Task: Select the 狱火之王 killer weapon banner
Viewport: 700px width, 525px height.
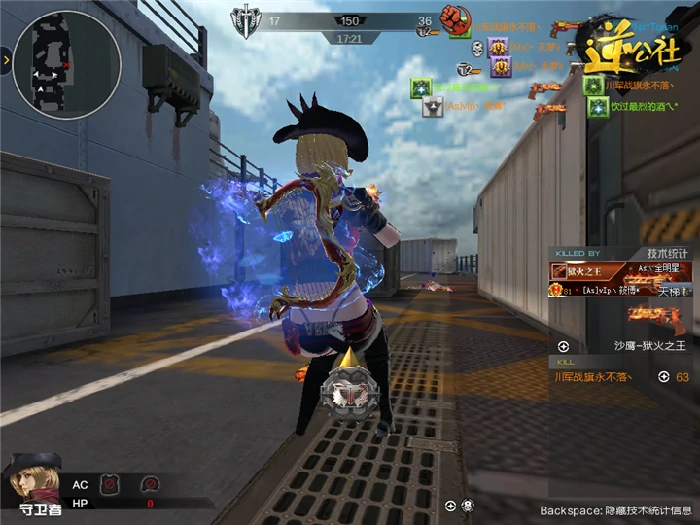Action: (575, 270)
